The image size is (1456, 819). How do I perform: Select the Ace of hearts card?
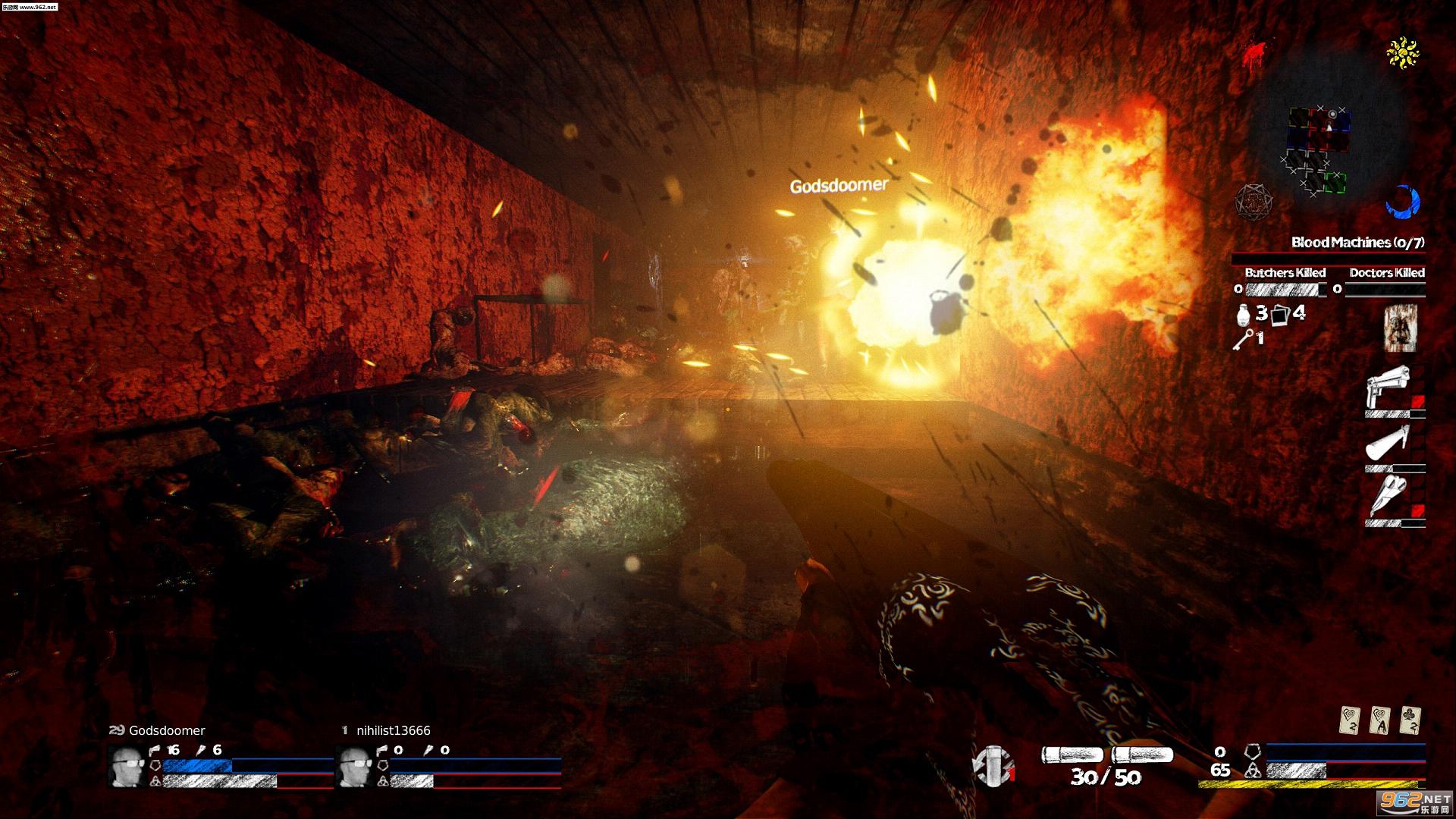[x=1379, y=720]
